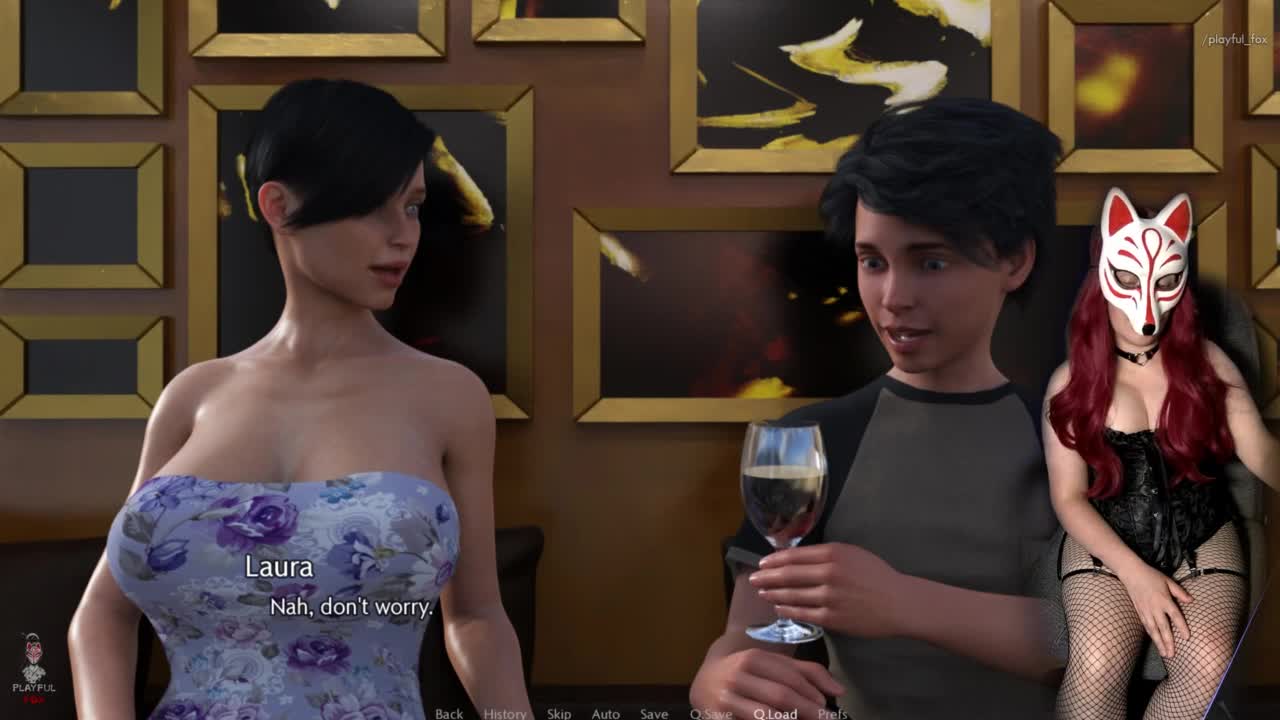
Task: Activate Skip in the quick menu
Action: pyautogui.click(x=559, y=713)
